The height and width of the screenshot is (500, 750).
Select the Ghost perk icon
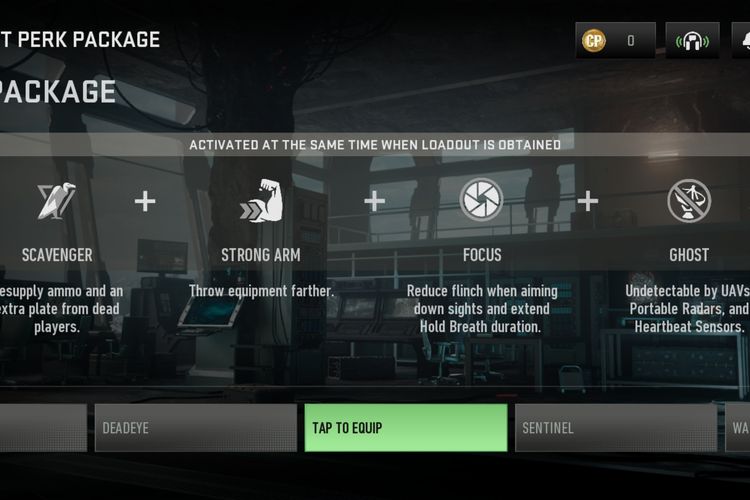click(688, 200)
